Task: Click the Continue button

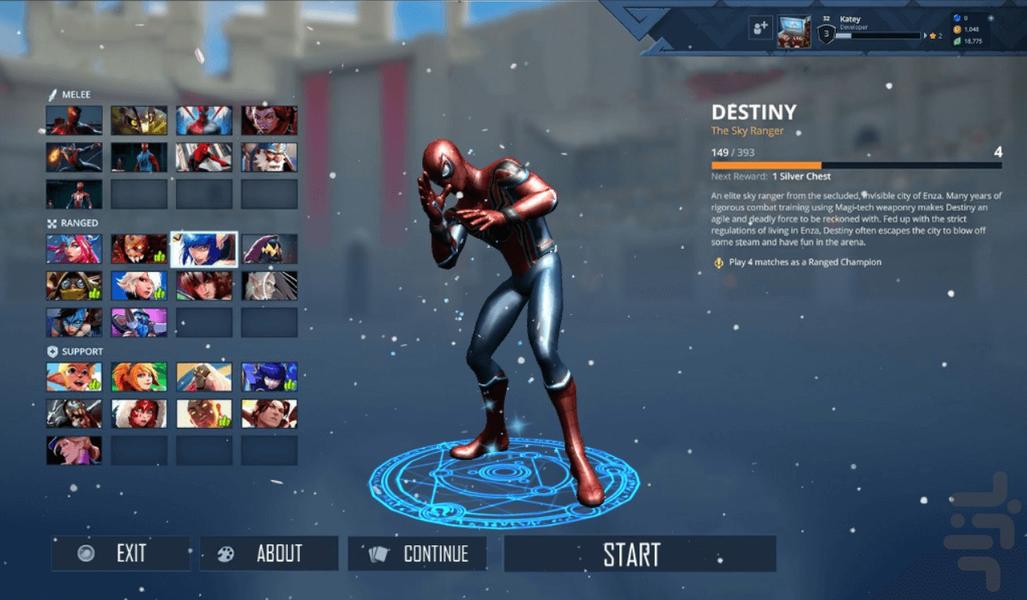Action: pos(417,554)
